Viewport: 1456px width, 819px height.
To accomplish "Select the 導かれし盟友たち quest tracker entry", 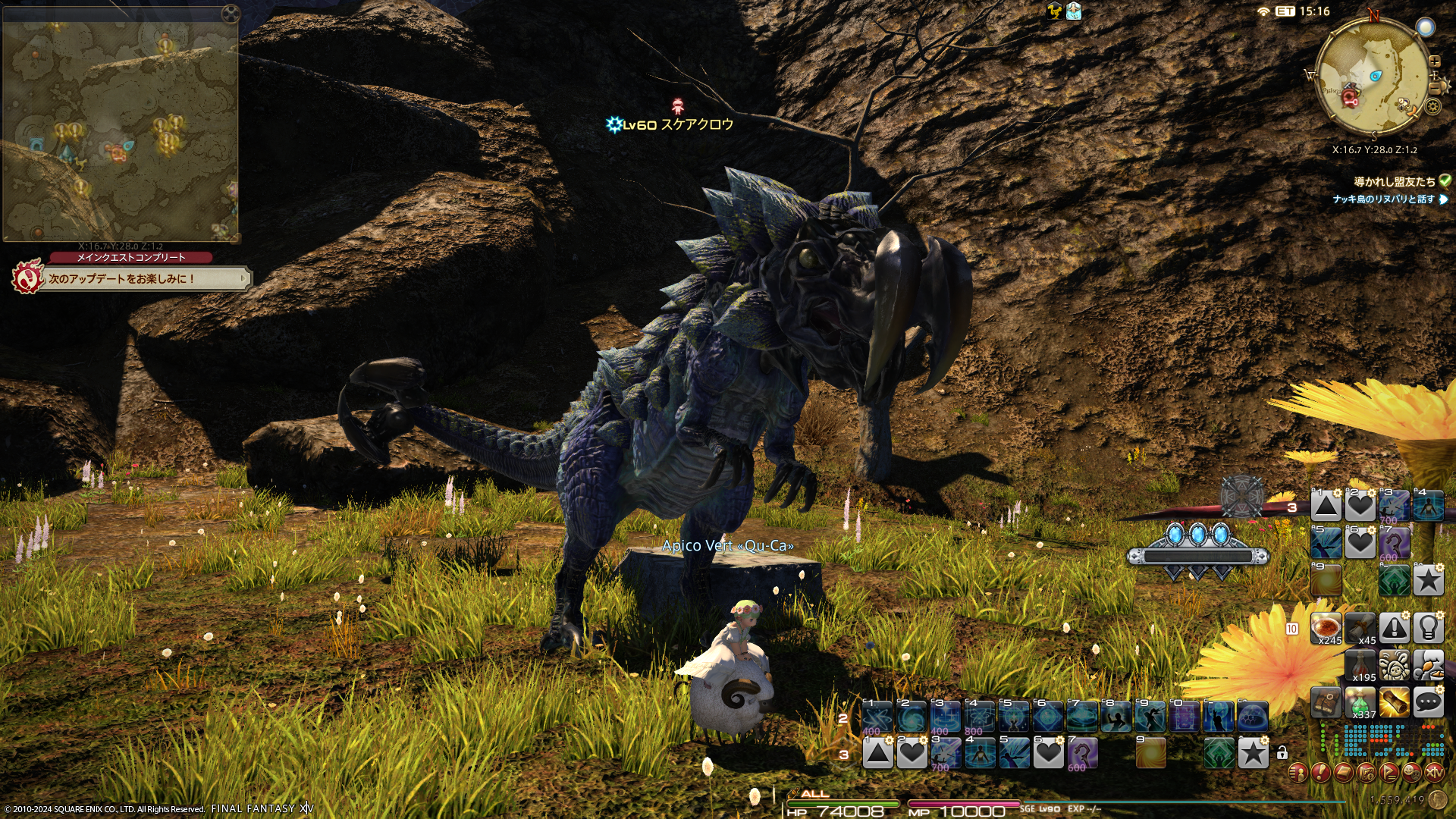I will [x=1394, y=181].
